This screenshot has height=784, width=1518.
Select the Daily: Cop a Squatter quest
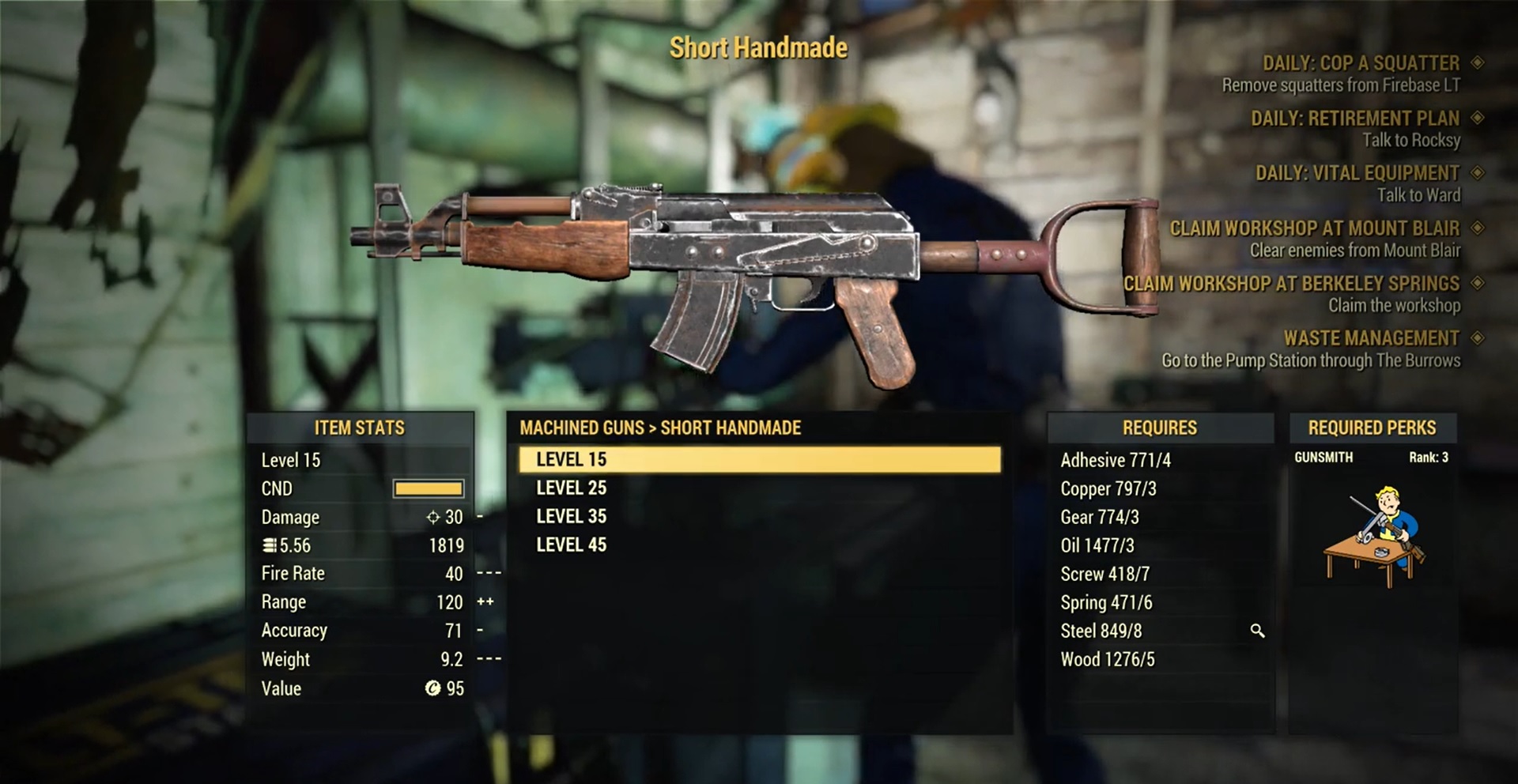[x=1361, y=63]
